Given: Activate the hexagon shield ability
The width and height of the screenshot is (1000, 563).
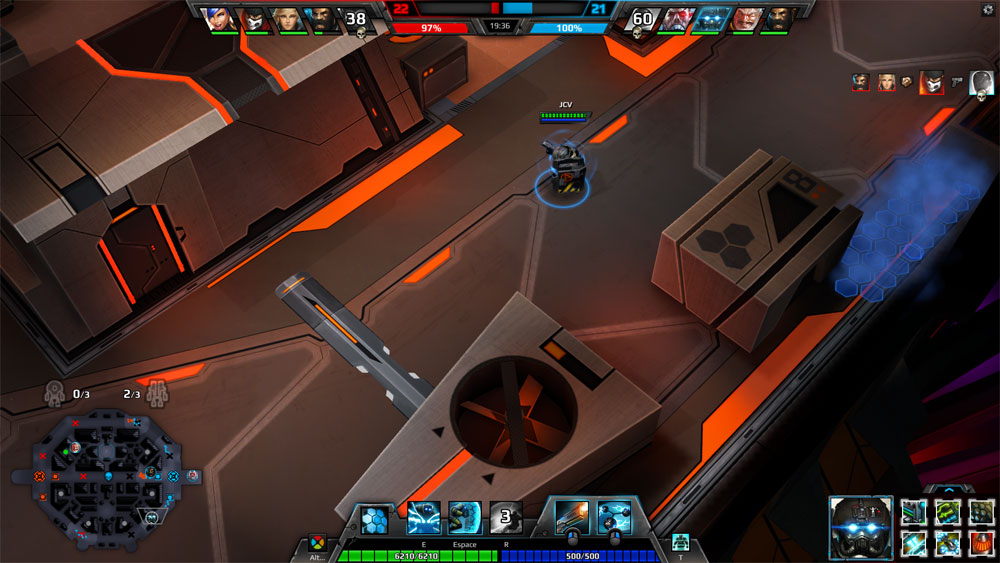Looking at the screenshot, I should [374, 517].
